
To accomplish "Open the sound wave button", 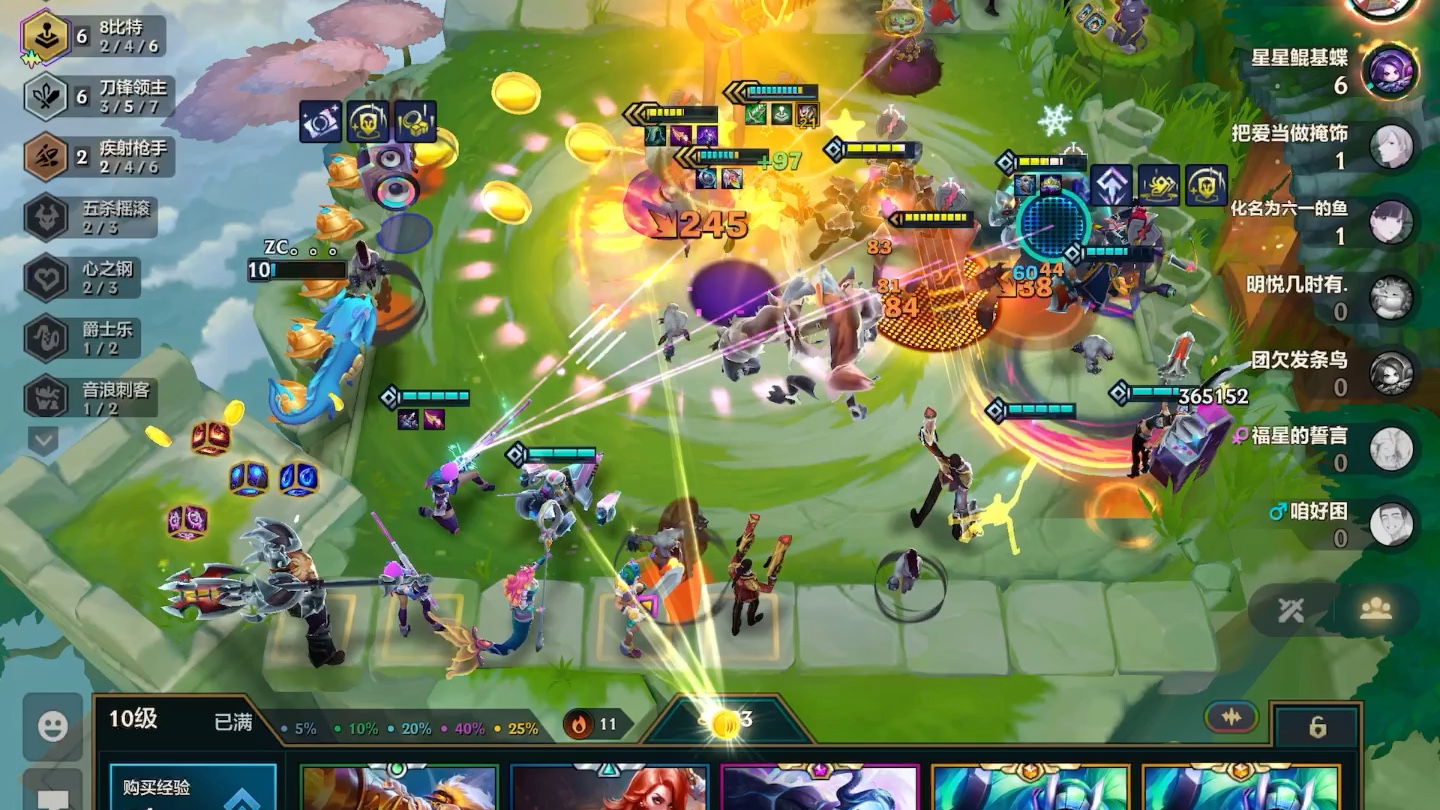I will click(x=1231, y=717).
